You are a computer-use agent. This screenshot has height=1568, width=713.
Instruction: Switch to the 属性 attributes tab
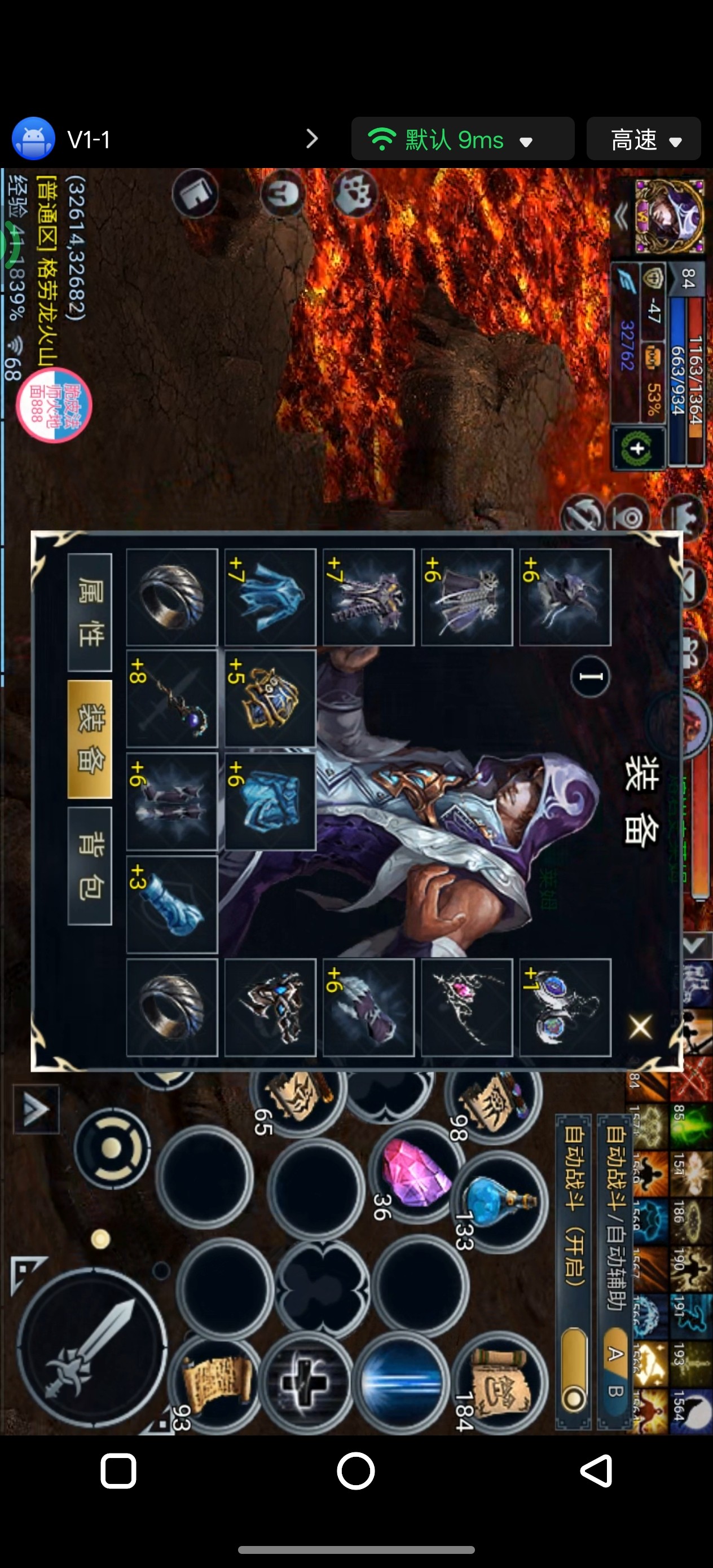click(90, 613)
